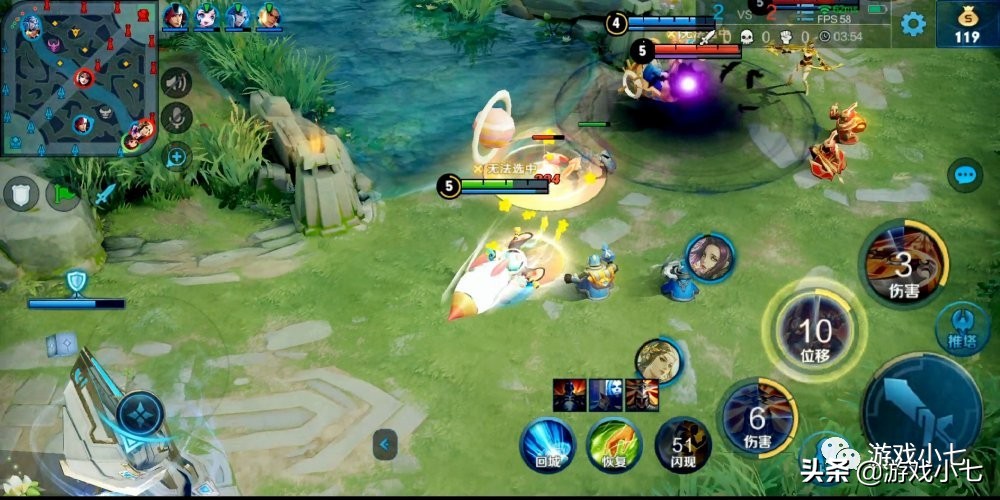
Task: Tap the 推塔 tower push button
Action: [x=960, y=327]
